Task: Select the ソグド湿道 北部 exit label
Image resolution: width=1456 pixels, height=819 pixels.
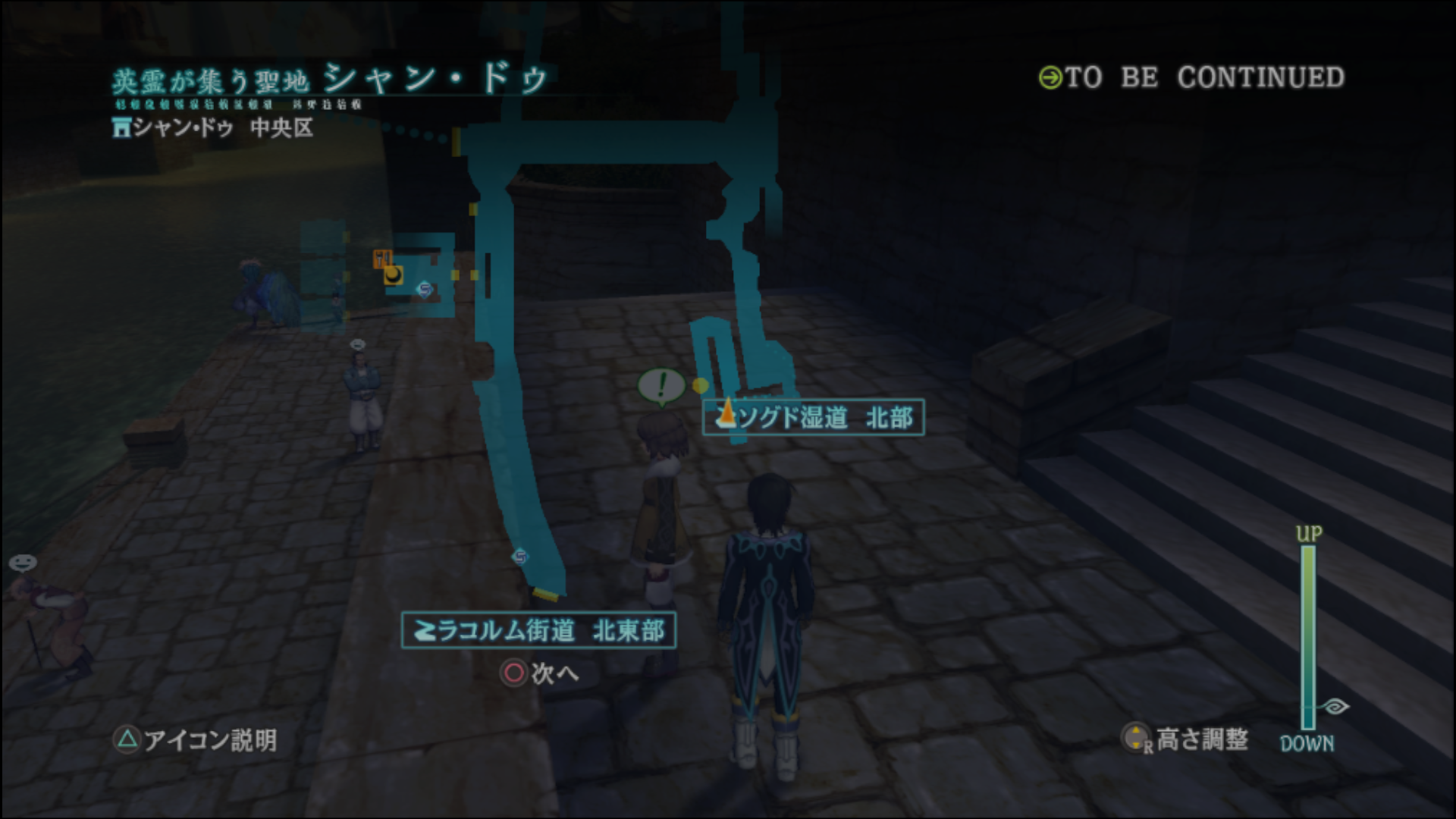Action: point(813,417)
